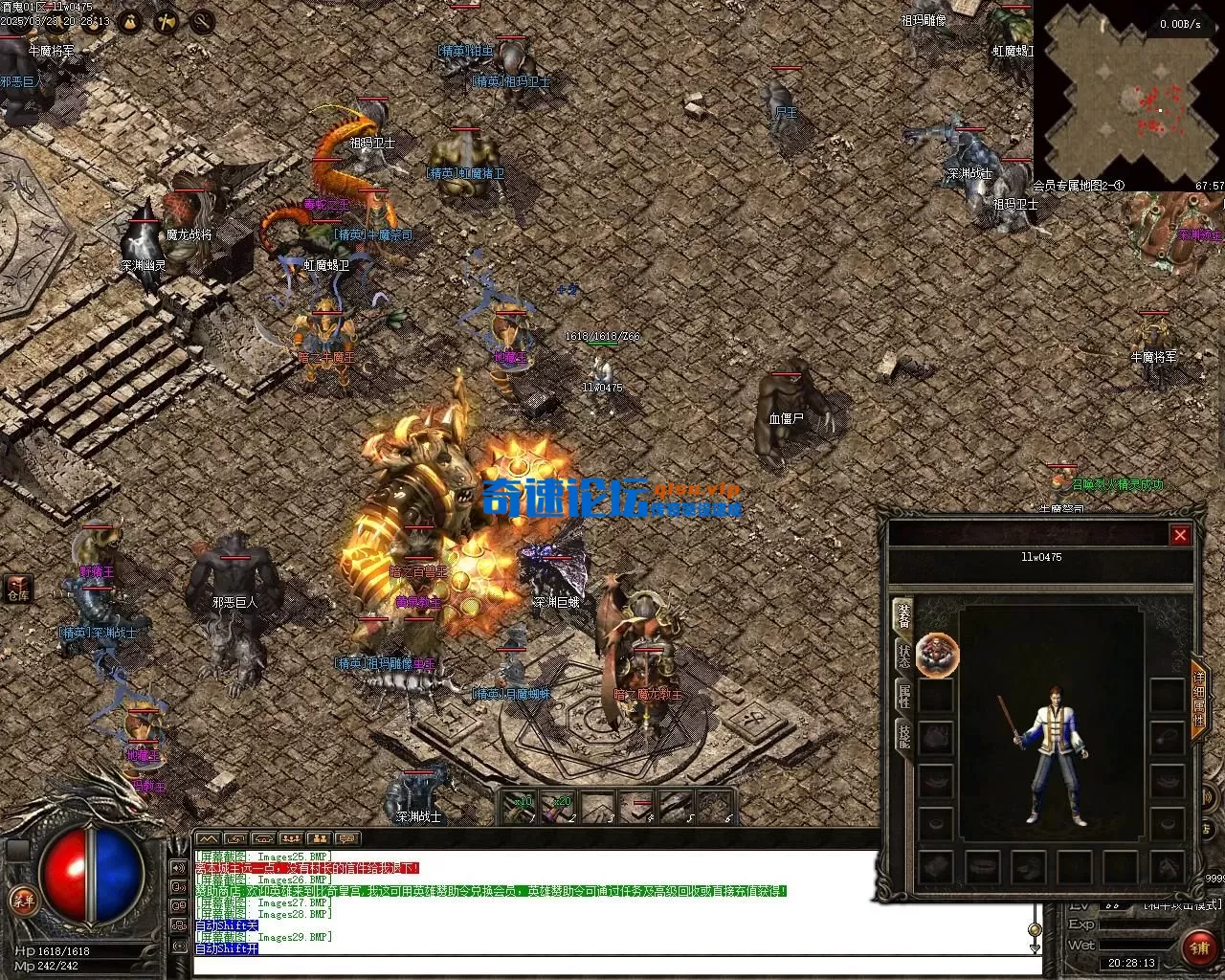Select the equipped red beast medal icon
Viewport: 1225px width, 980px height.
[937, 655]
